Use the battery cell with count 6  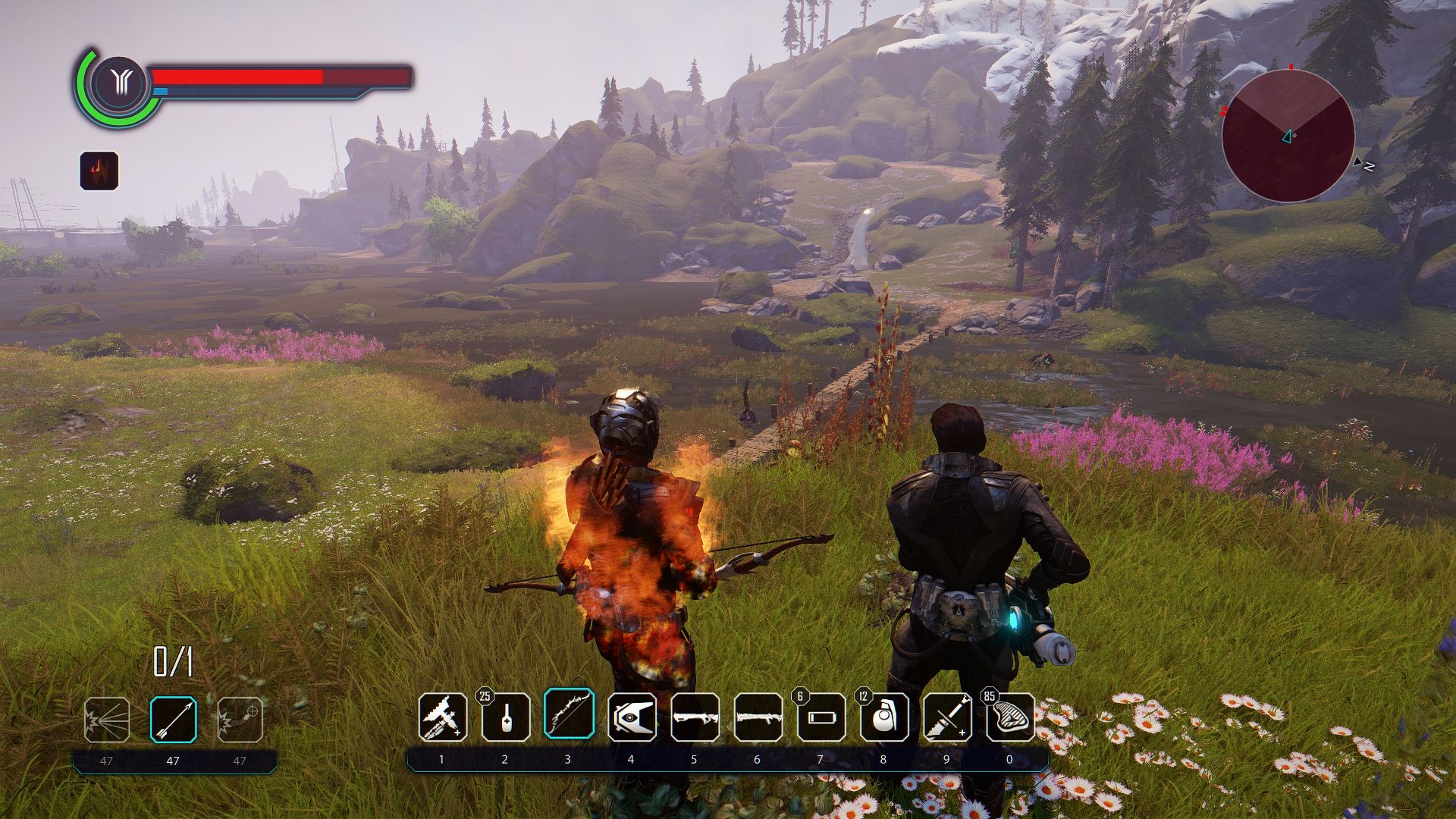821,717
